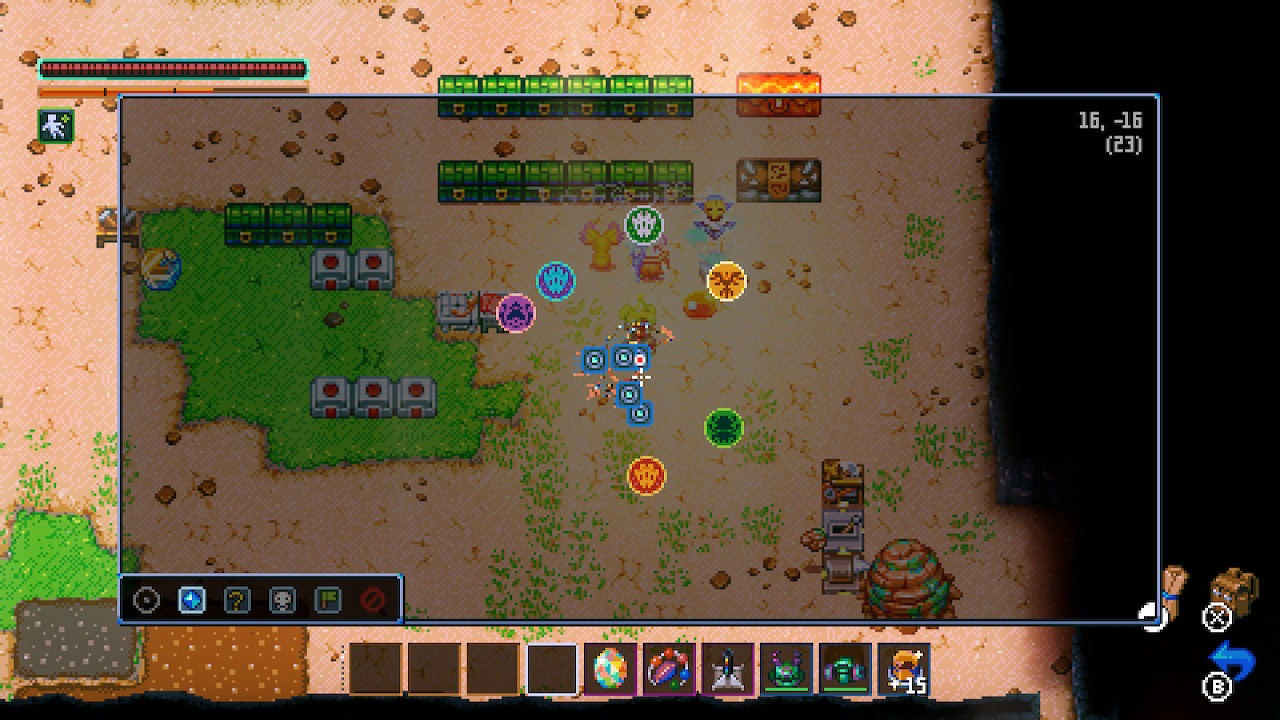Click the red prohibition sign map filter
This screenshot has width=1280, height=720.
point(373,600)
